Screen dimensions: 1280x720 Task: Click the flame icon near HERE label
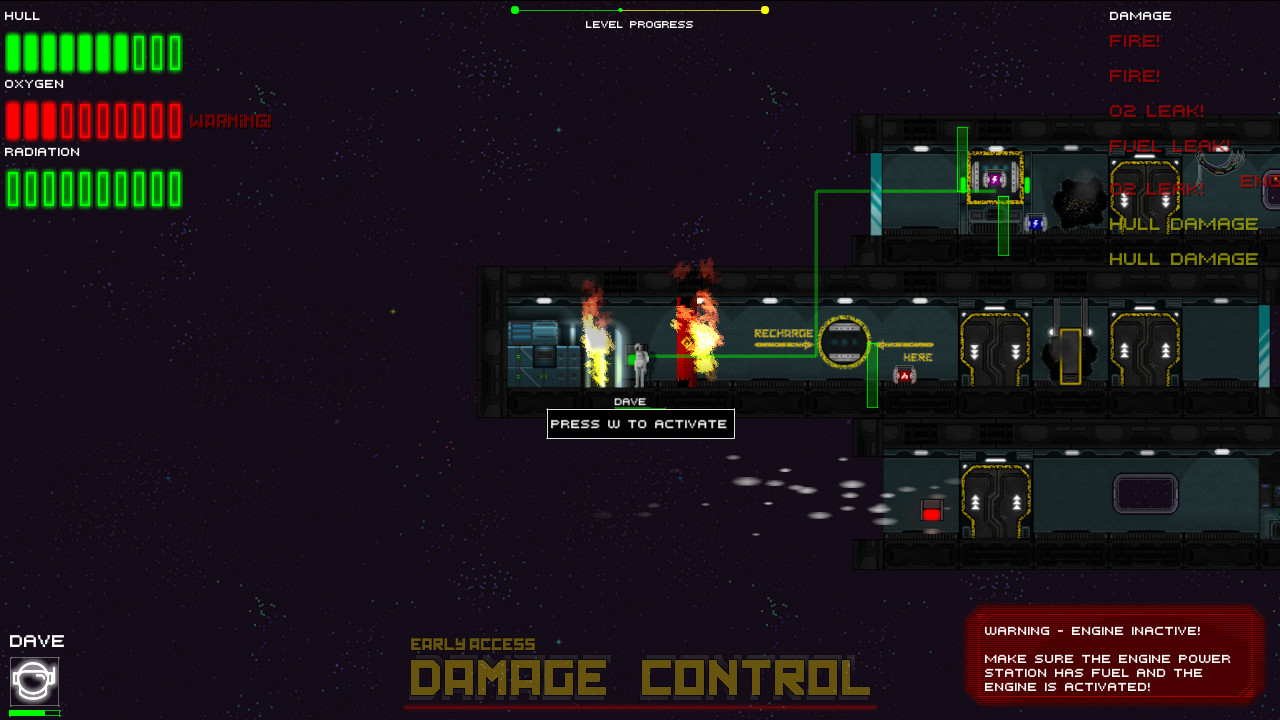[x=904, y=375]
